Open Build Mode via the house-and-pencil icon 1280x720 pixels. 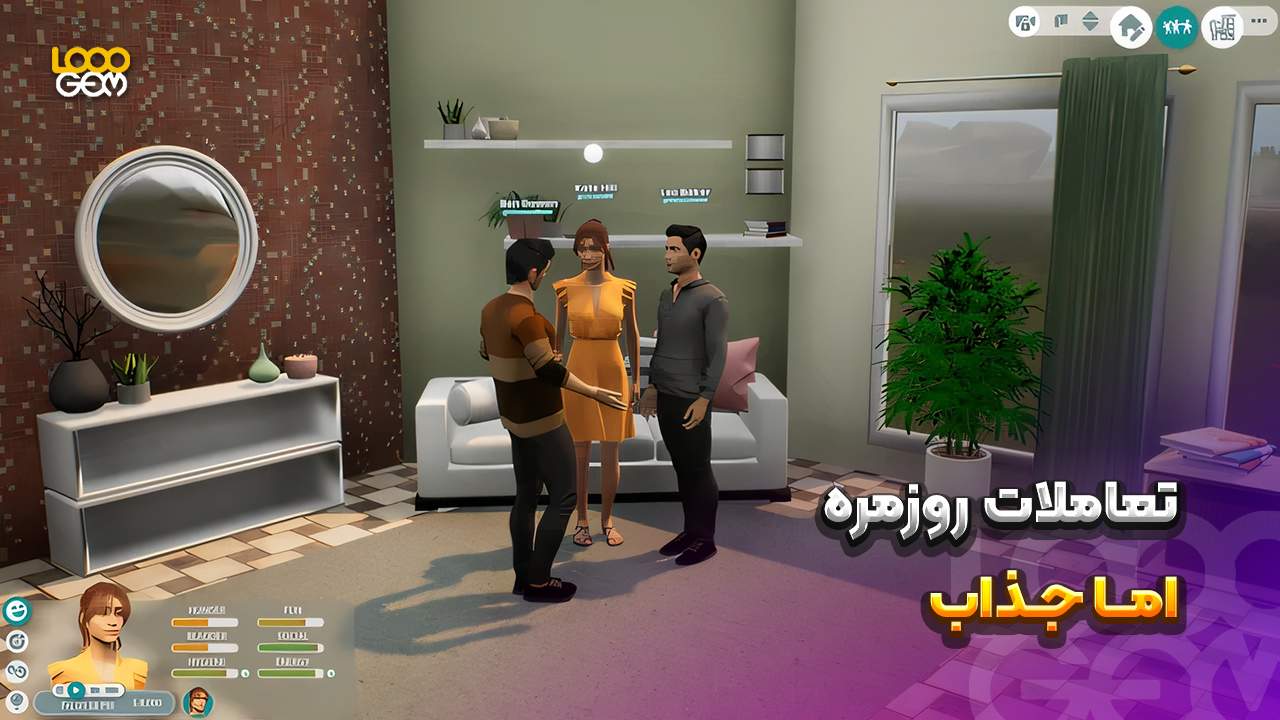1130,26
